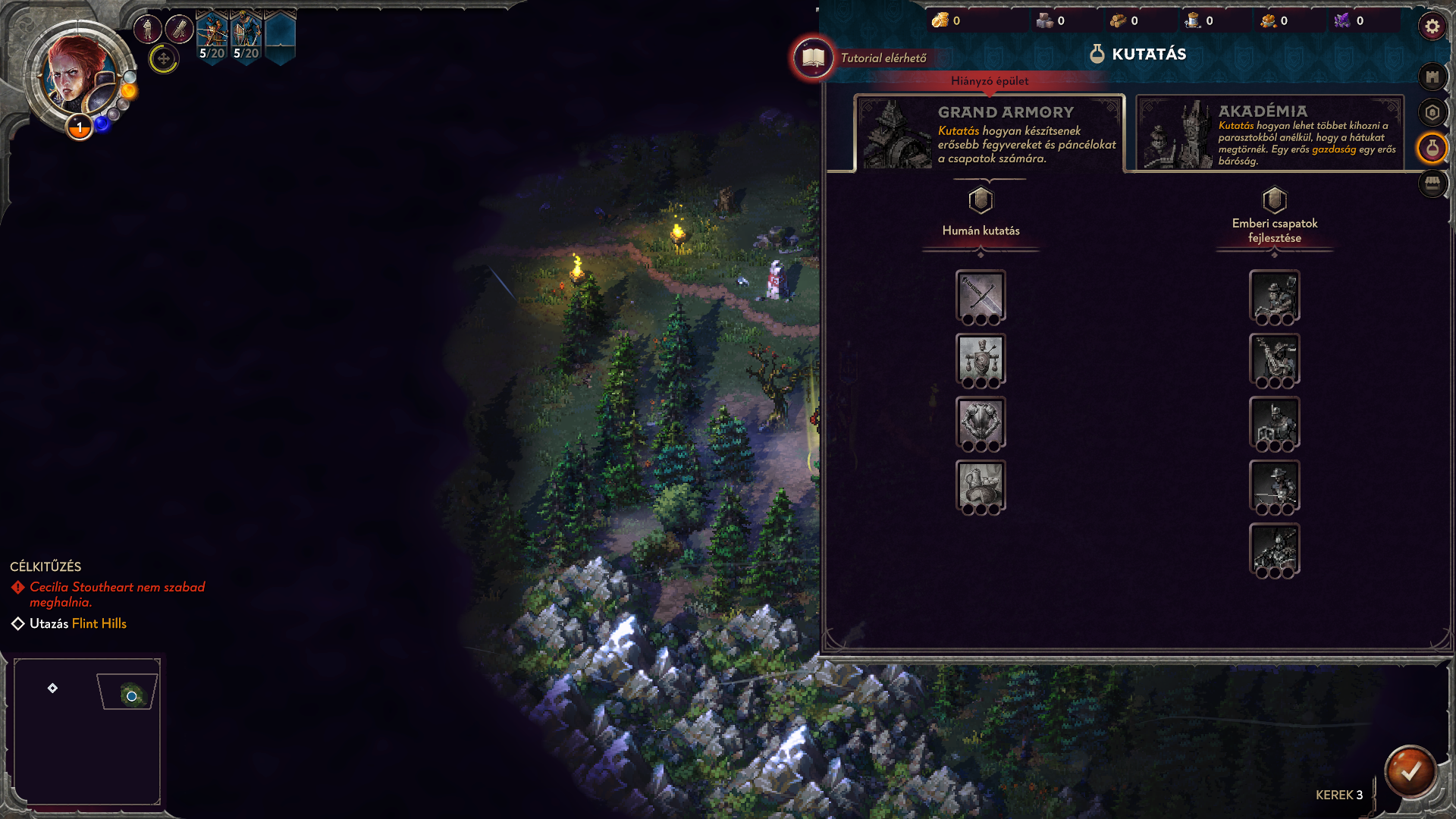Open the gear settings menu

[1432, 27]
